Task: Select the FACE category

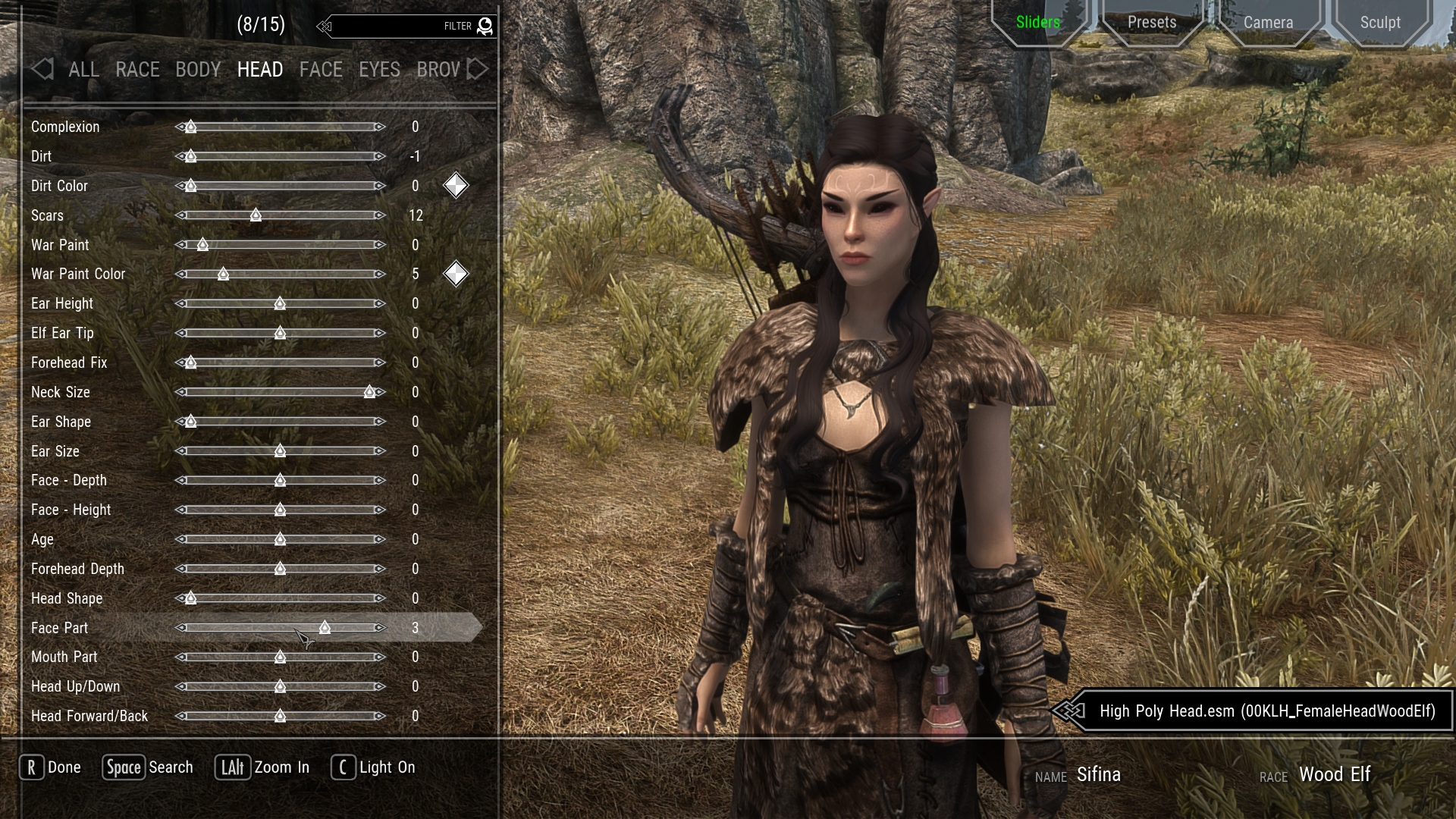Action: [321, 70]
